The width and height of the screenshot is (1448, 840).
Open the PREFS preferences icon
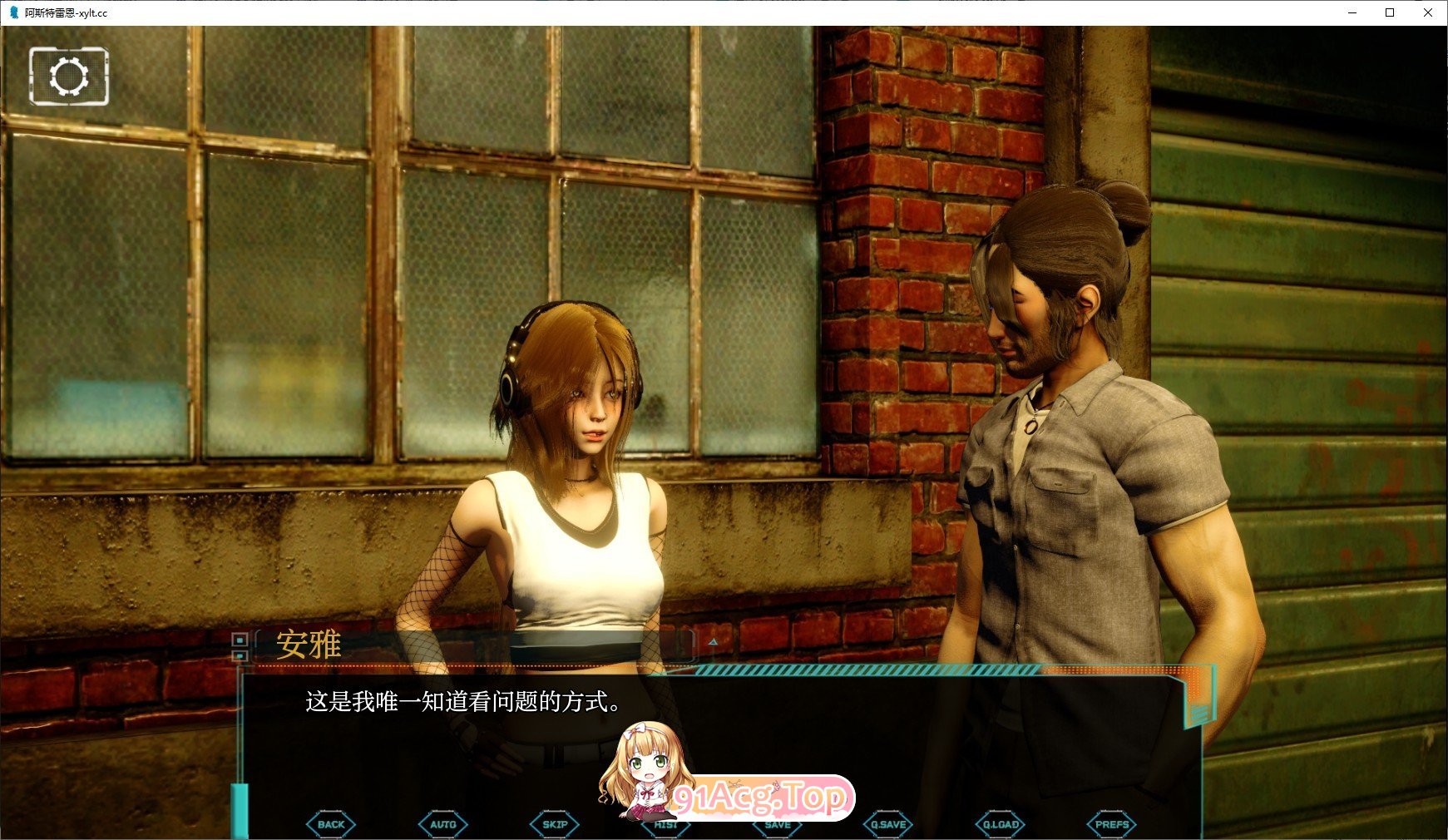point(1113,823)
